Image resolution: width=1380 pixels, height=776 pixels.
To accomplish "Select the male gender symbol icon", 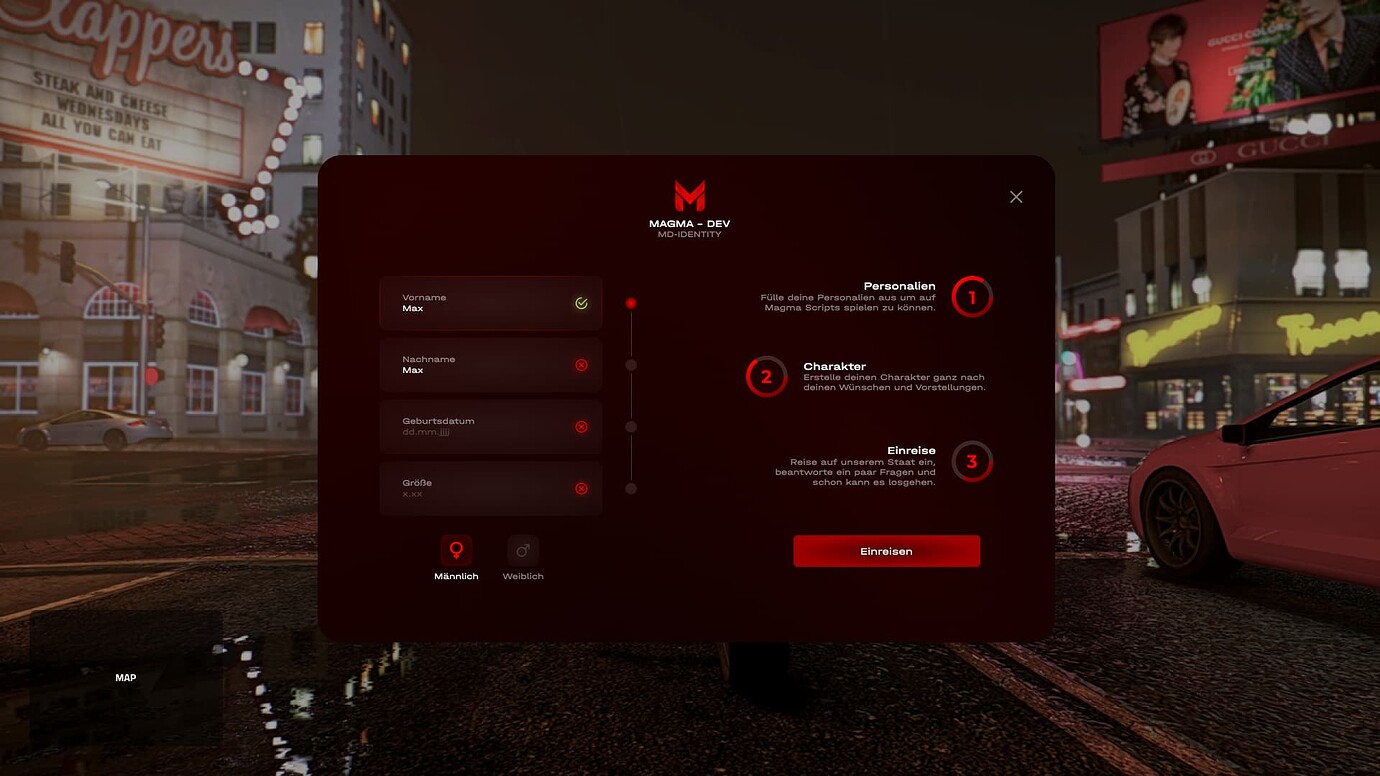I will [457, 548].
